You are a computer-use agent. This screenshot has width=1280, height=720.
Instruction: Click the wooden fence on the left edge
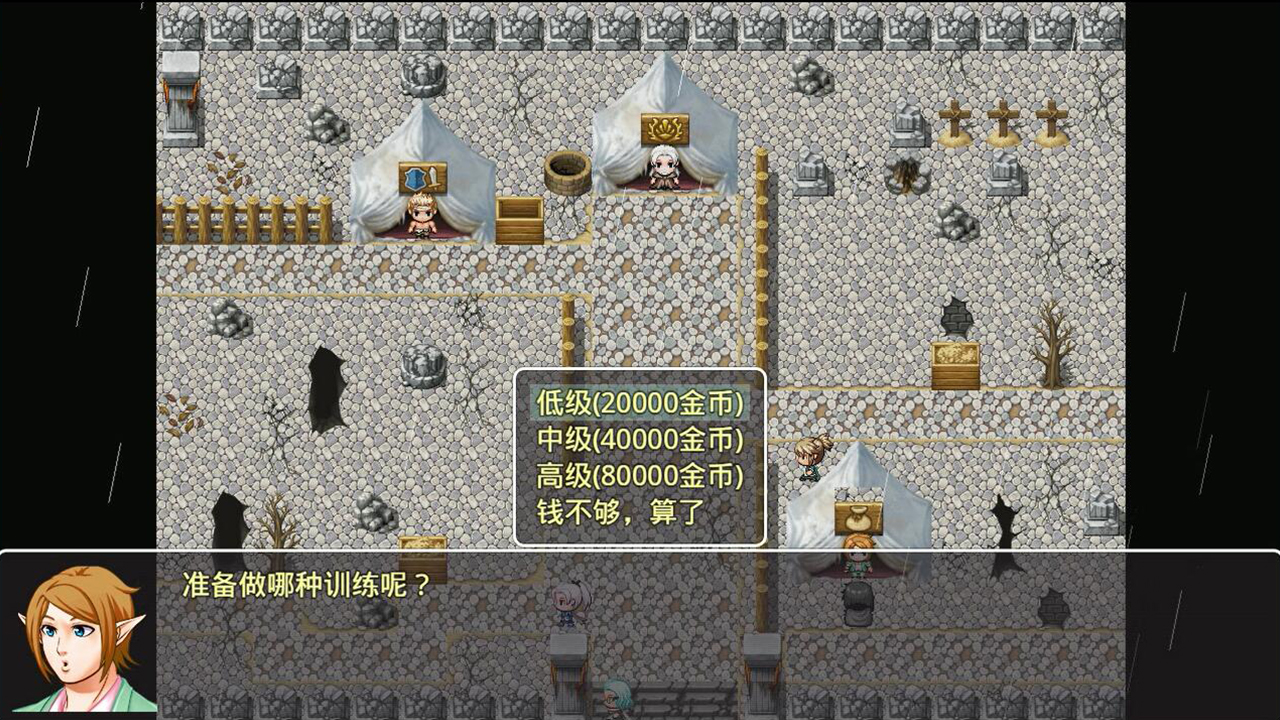pyautogui.click(x=224, y=218)
